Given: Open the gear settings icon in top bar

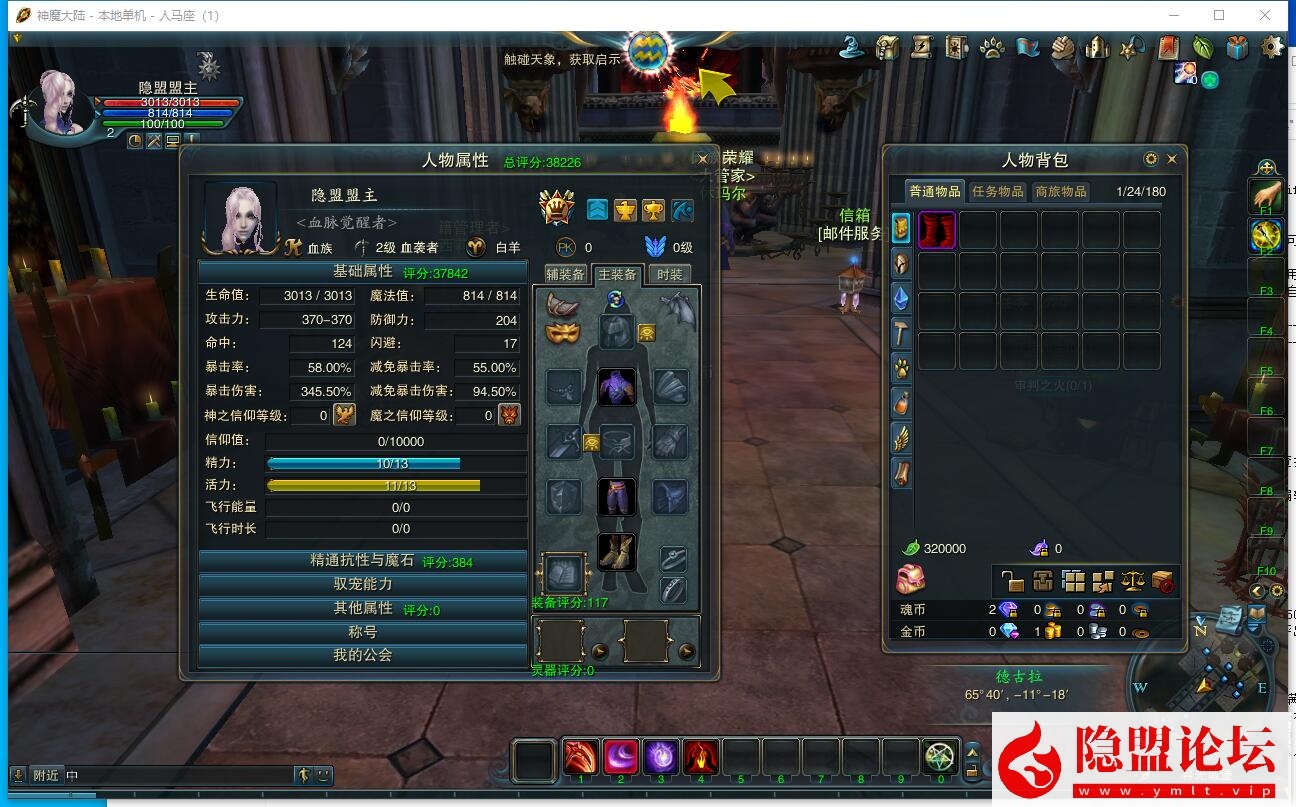Looking at the screenshot, I should pyautogui.click(x=1272, y=47).
